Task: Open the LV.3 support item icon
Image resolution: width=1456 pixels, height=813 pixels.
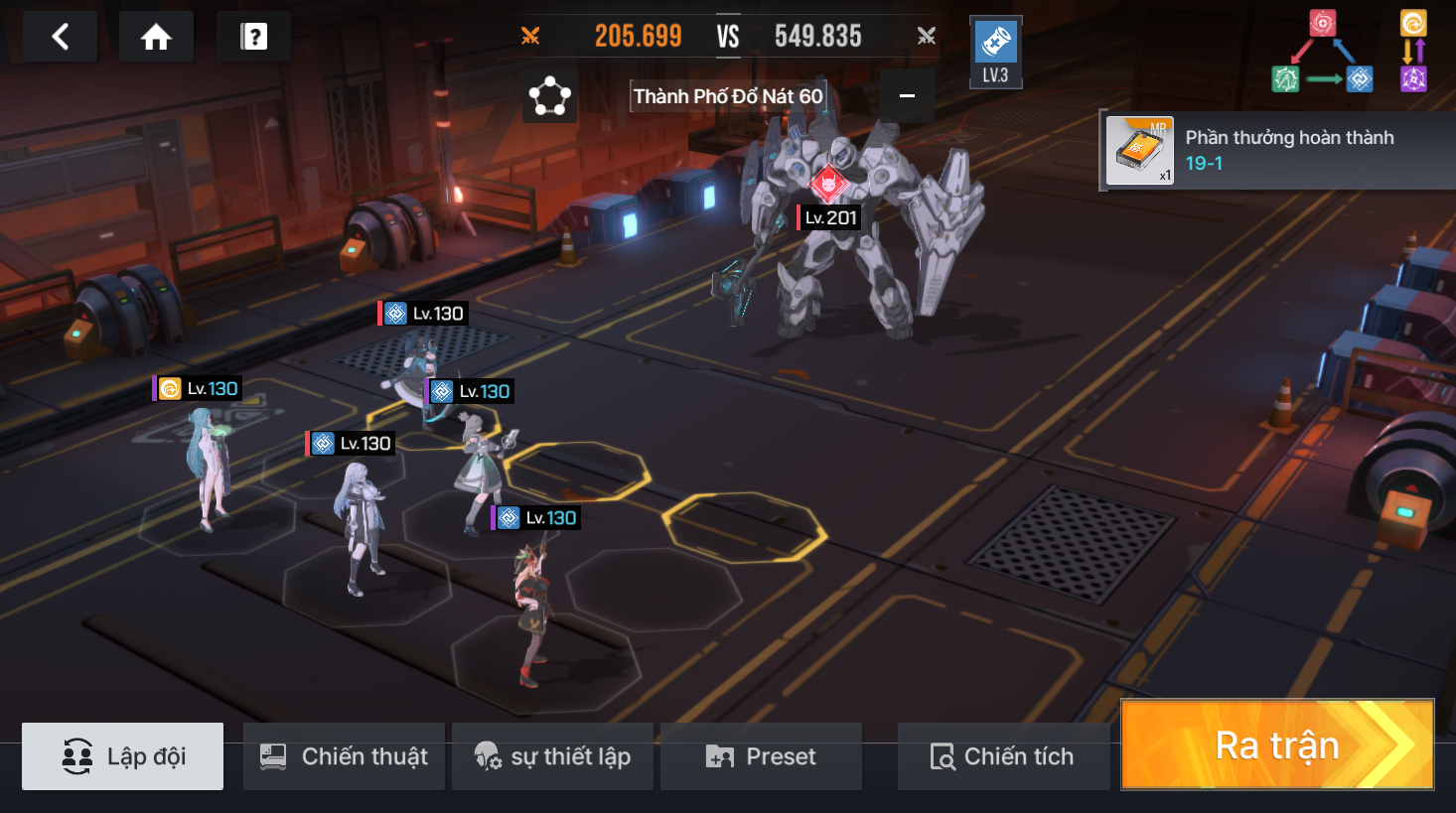Action: (995, 53)
